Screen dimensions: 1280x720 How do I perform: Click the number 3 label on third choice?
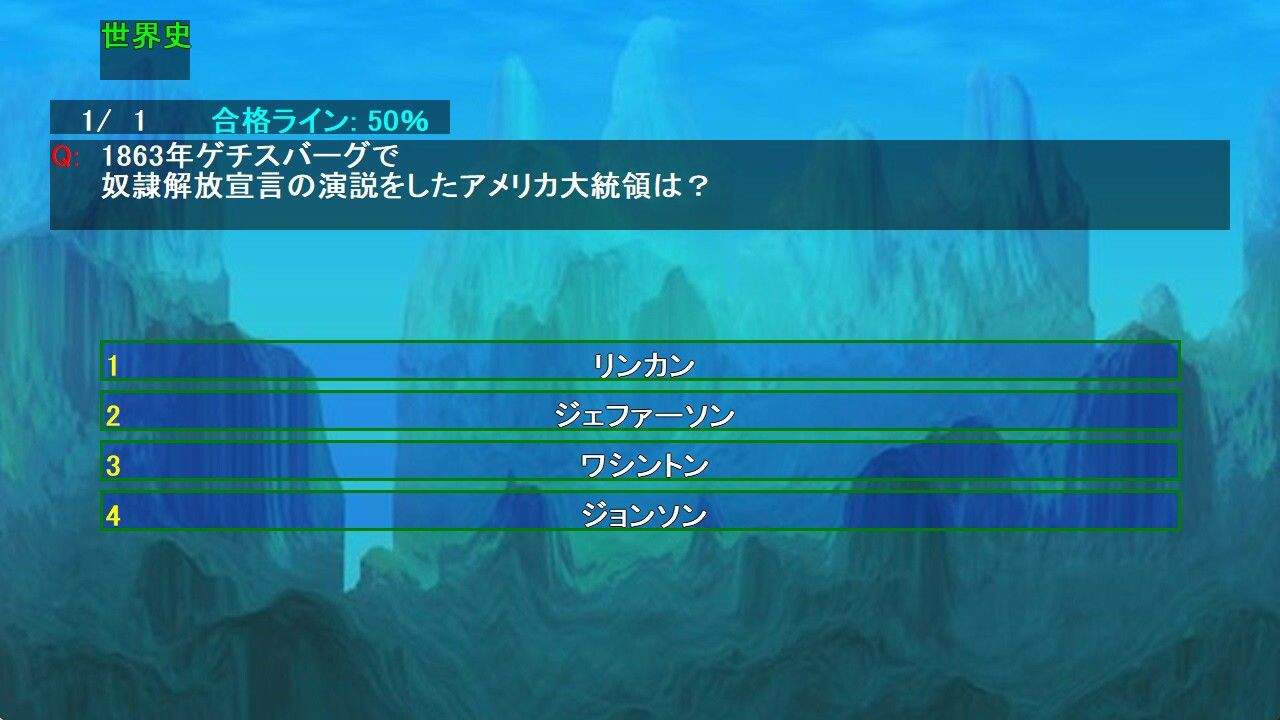coord(114,464)
